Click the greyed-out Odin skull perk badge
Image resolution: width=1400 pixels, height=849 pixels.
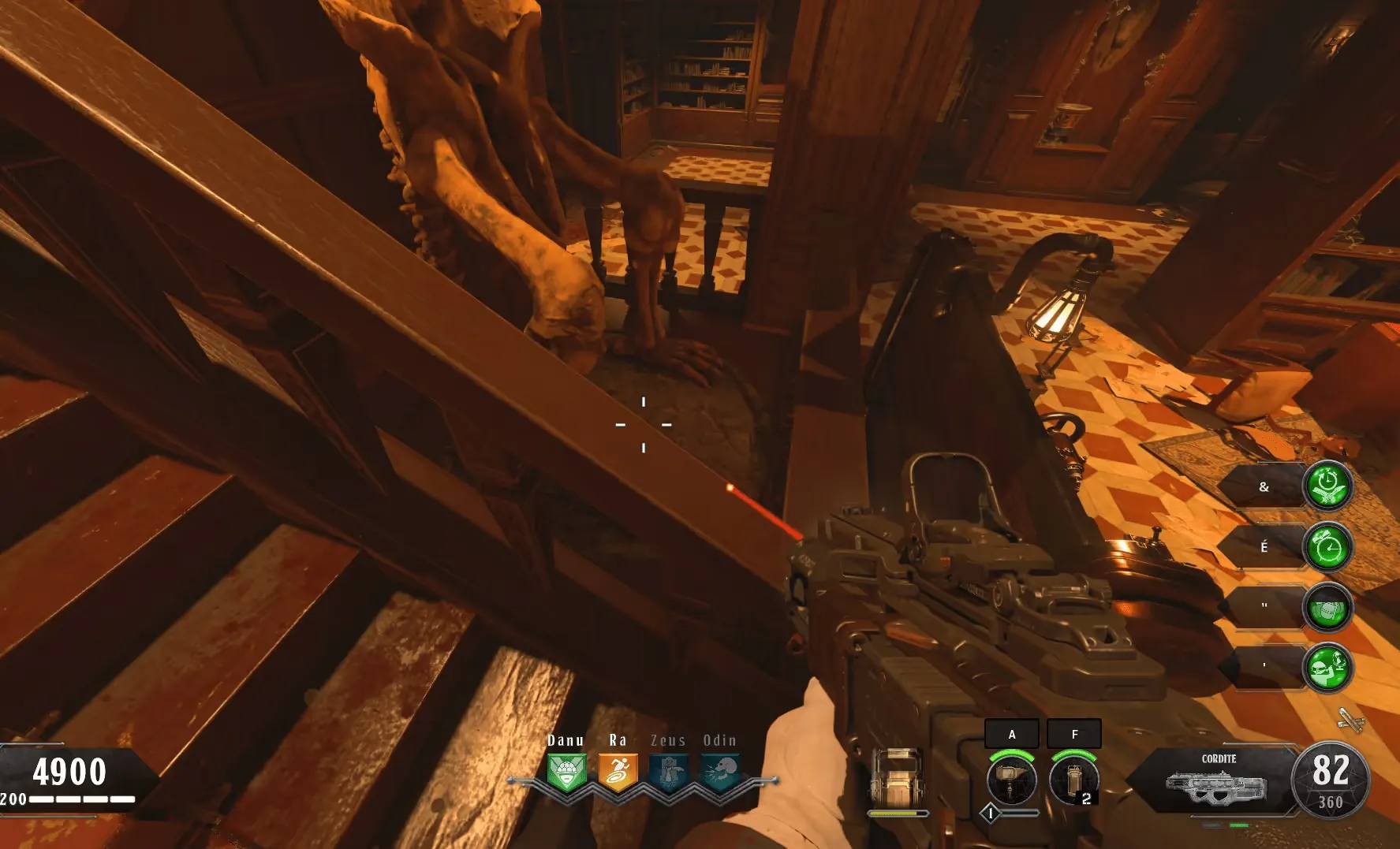pyautogui.click(x=720, y=771)
